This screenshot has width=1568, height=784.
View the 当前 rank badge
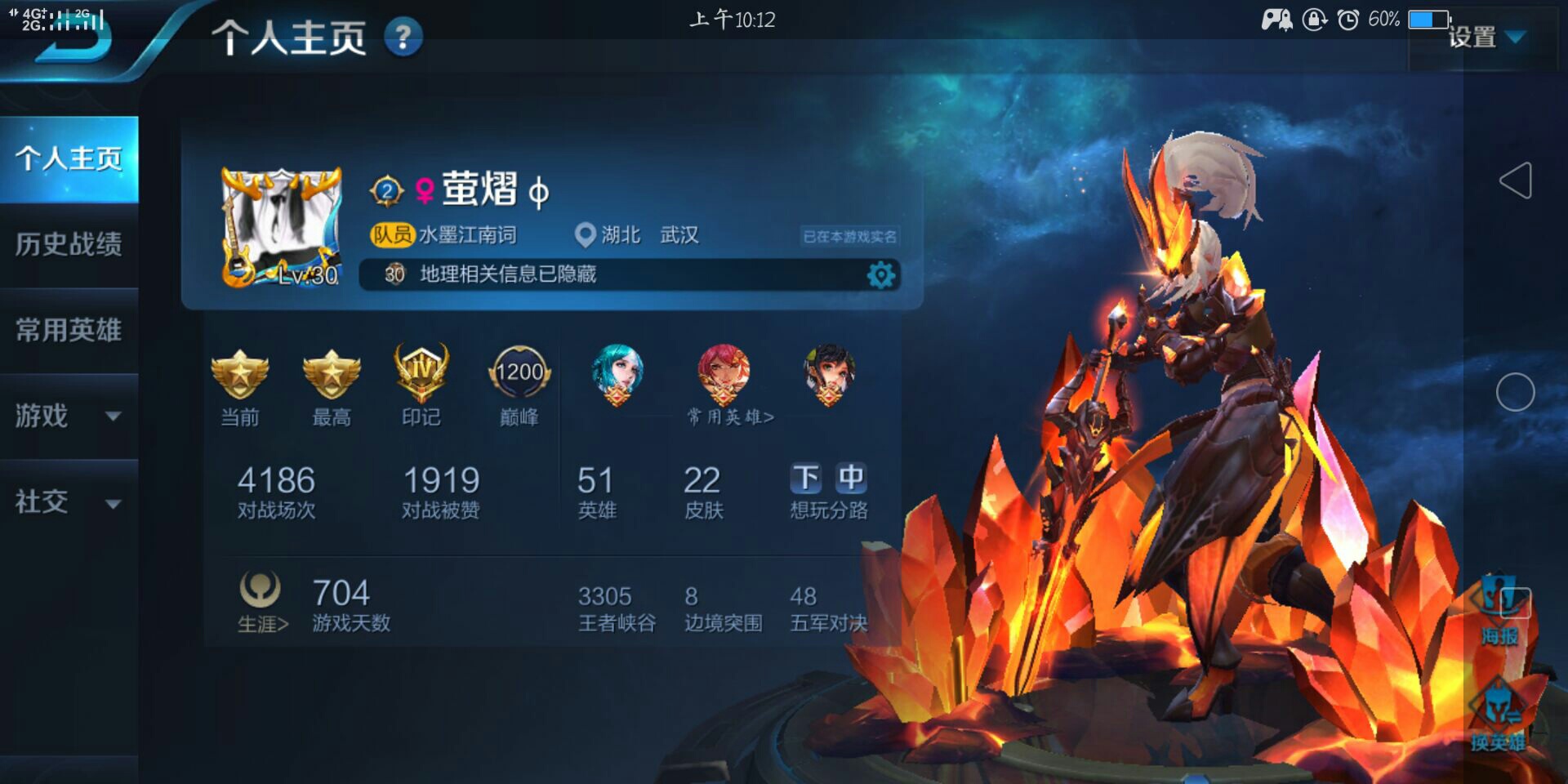coord(240,376)
